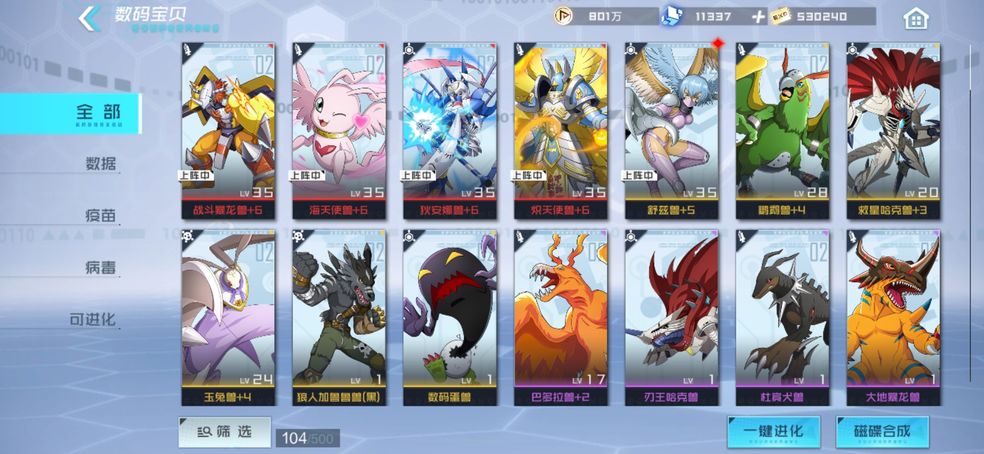Switch to the 全部 tab
Viewport: 984px width, 454px height.
[x=97, y=113]
